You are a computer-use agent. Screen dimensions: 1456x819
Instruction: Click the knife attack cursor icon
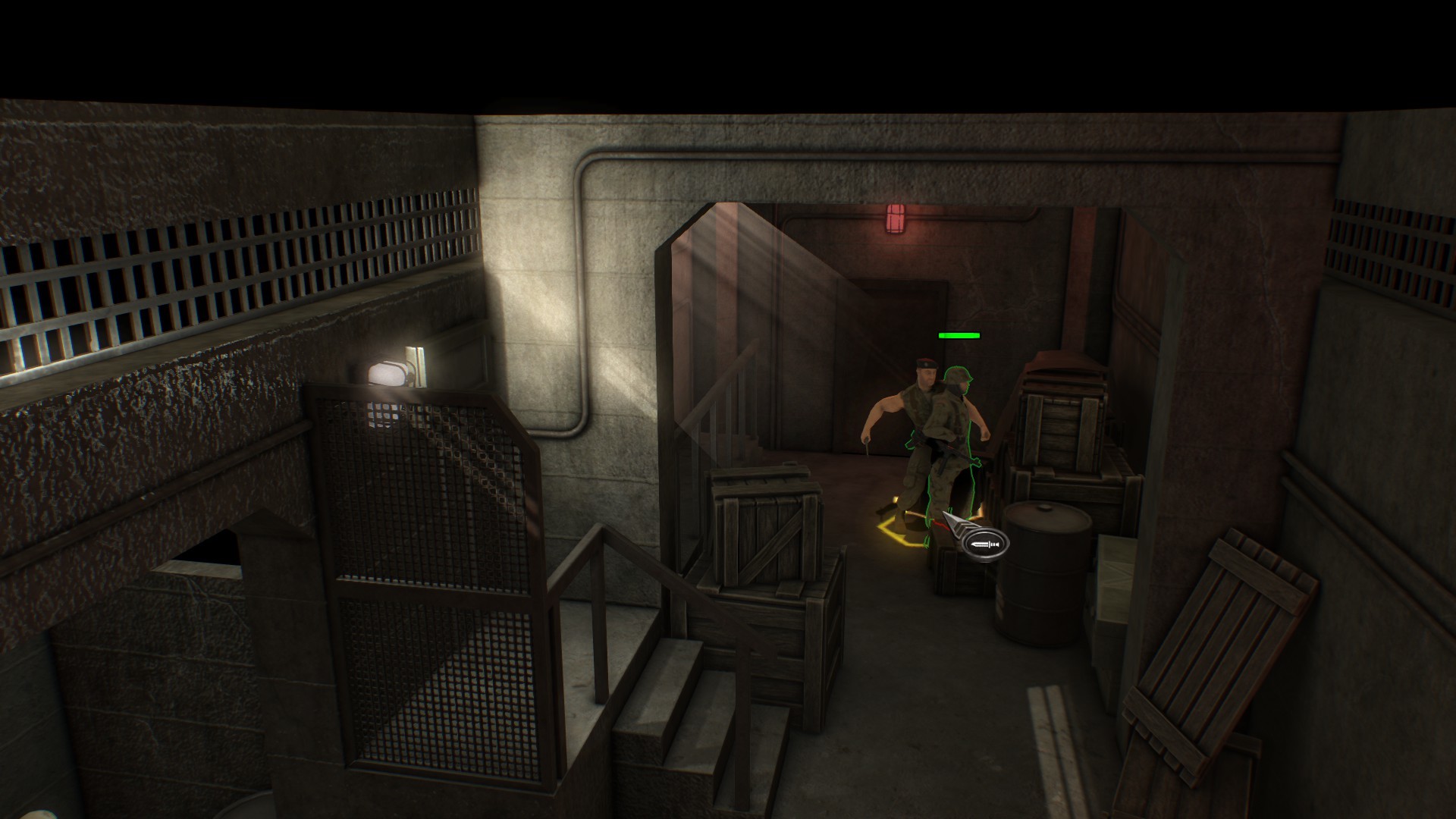[984, 544]
